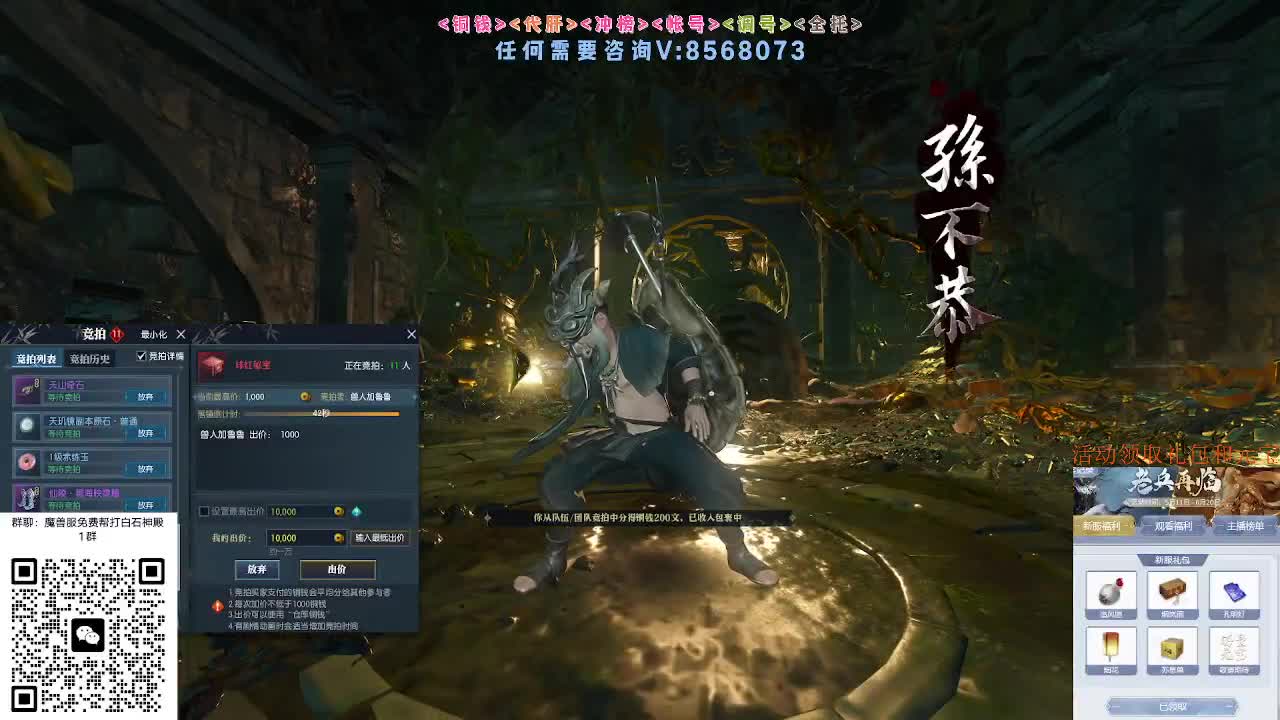Click the 1级赤炼玉 pink jade item icon
This screenshot has height=720, width=1280.
tap(27, 461)
